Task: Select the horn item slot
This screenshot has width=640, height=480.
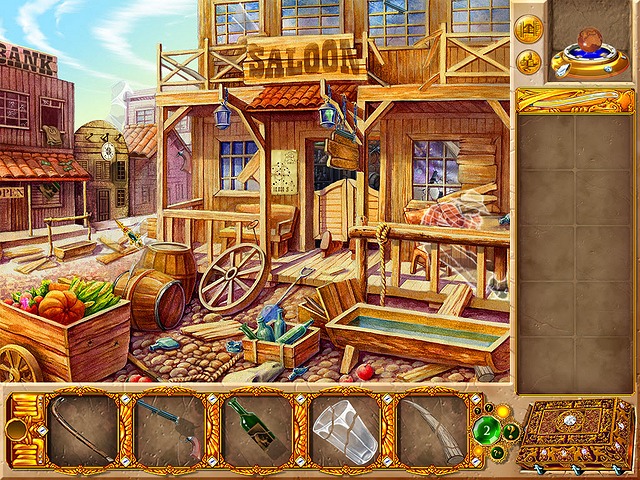Action: (x=432, y=430)
